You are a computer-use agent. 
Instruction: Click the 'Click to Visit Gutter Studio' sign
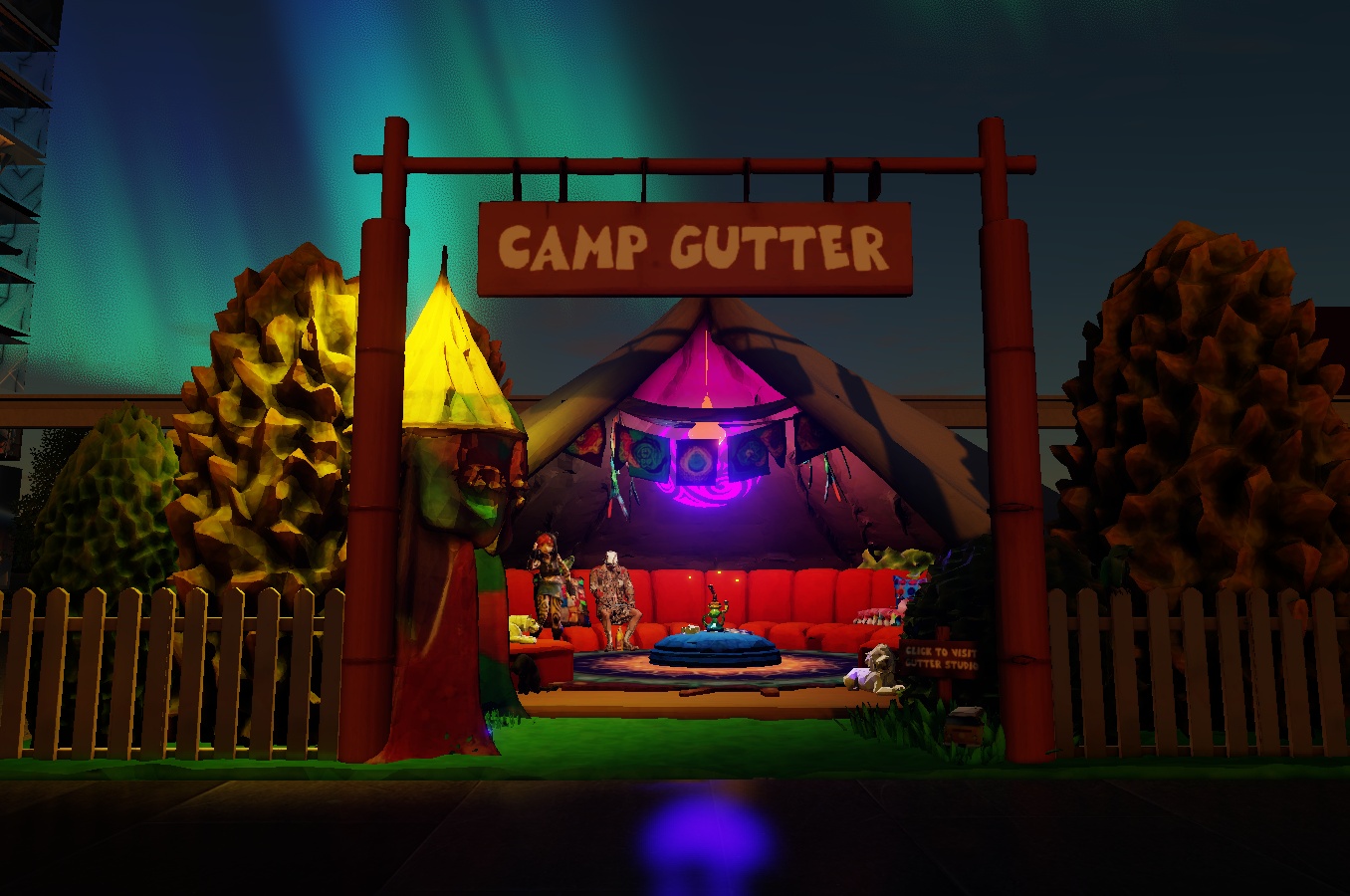940,658
